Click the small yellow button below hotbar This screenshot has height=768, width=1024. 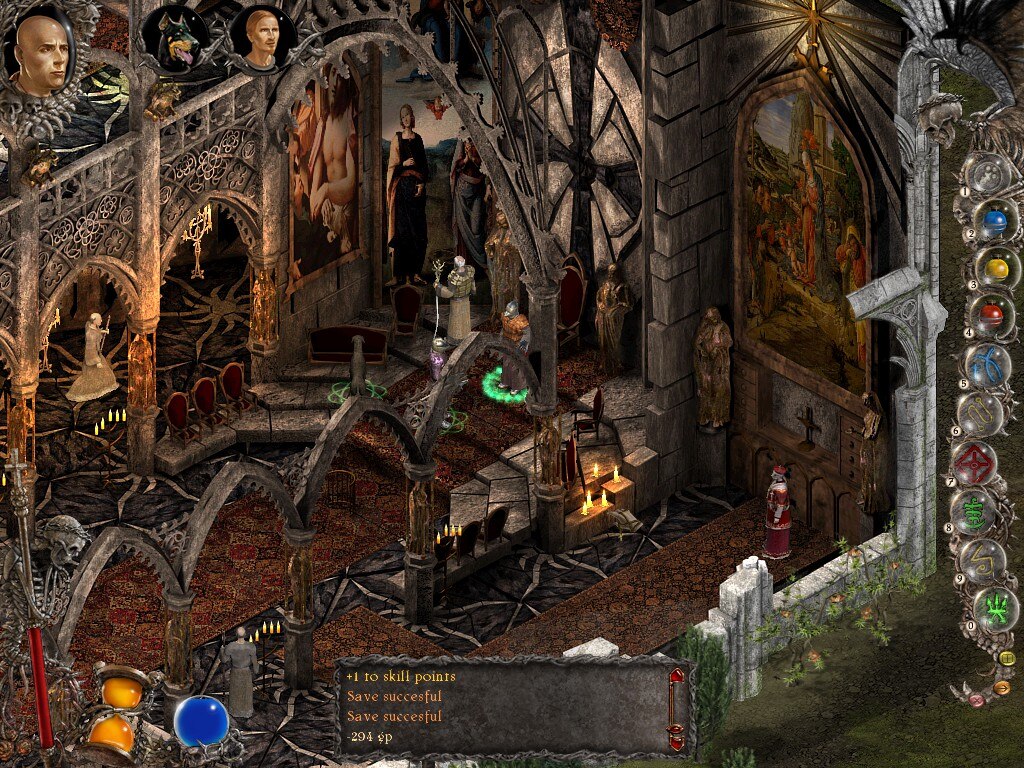pos(1006,658)
